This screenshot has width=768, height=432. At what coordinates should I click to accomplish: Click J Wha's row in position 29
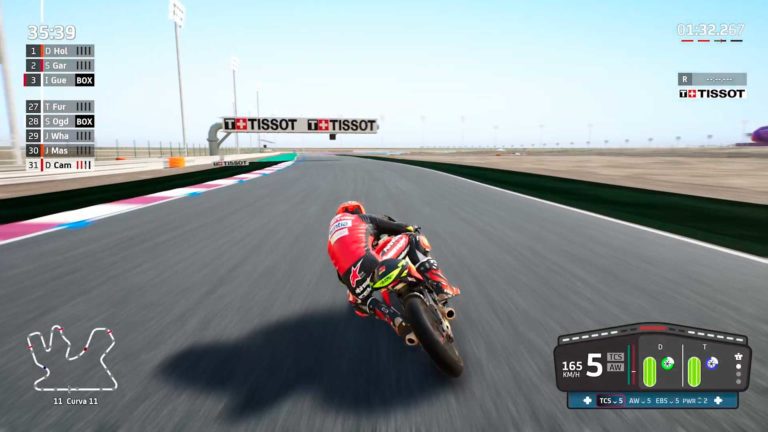point(60,136)
